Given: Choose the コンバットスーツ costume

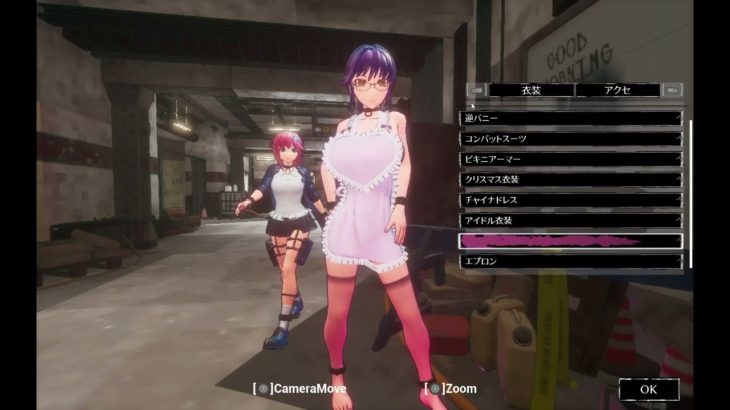Looking at the screenshot, I should click(570, 138).
